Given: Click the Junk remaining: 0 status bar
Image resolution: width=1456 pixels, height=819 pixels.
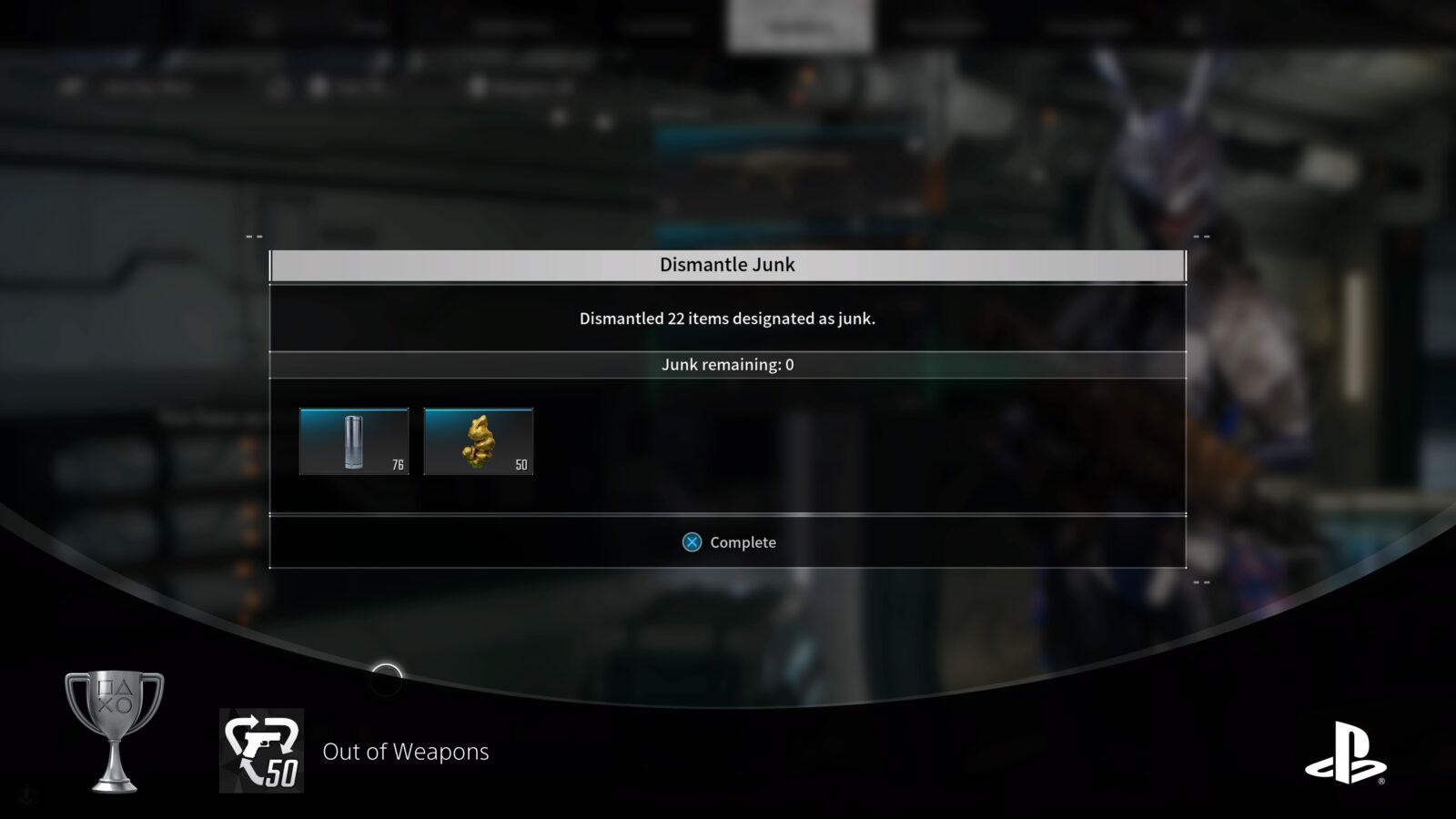Looking at the screenshot, I should [728, 365].
